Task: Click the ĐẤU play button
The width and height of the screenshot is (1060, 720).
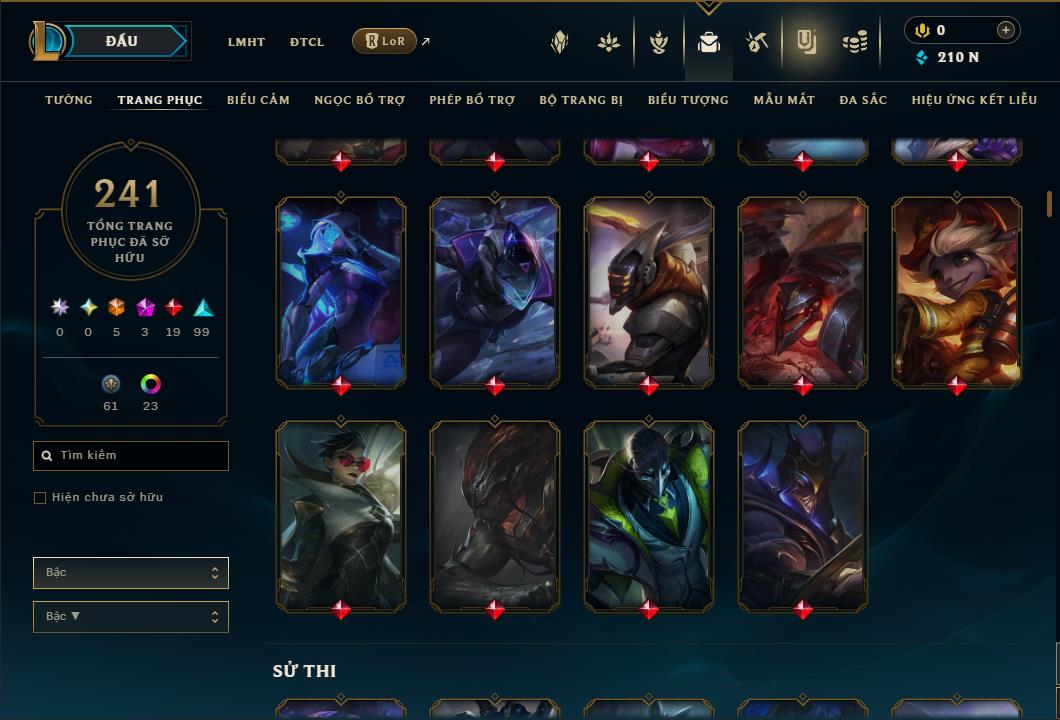Action: coord(122,41)
